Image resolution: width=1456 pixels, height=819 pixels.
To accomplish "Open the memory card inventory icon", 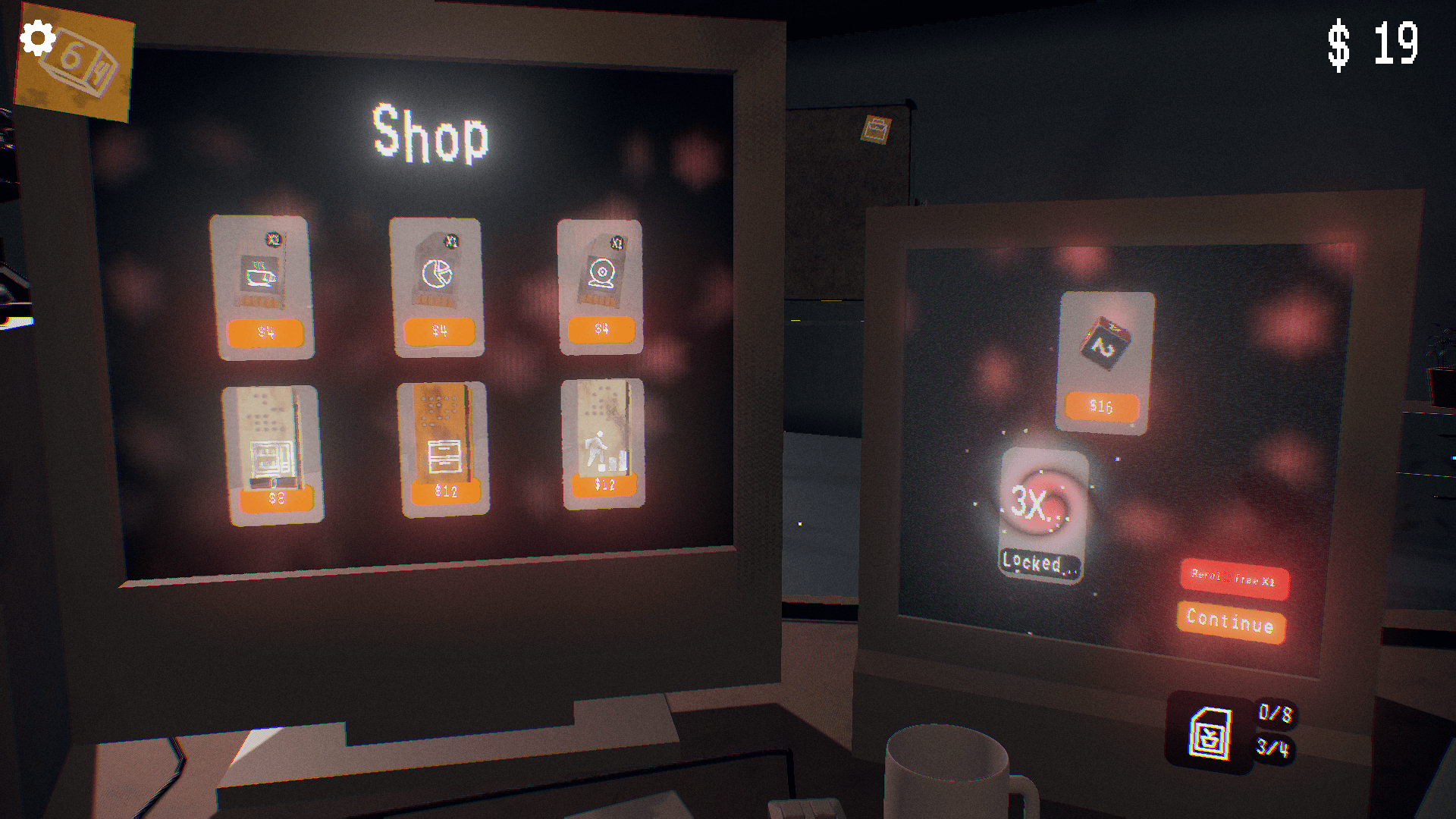I will [x=1210, y=733].
